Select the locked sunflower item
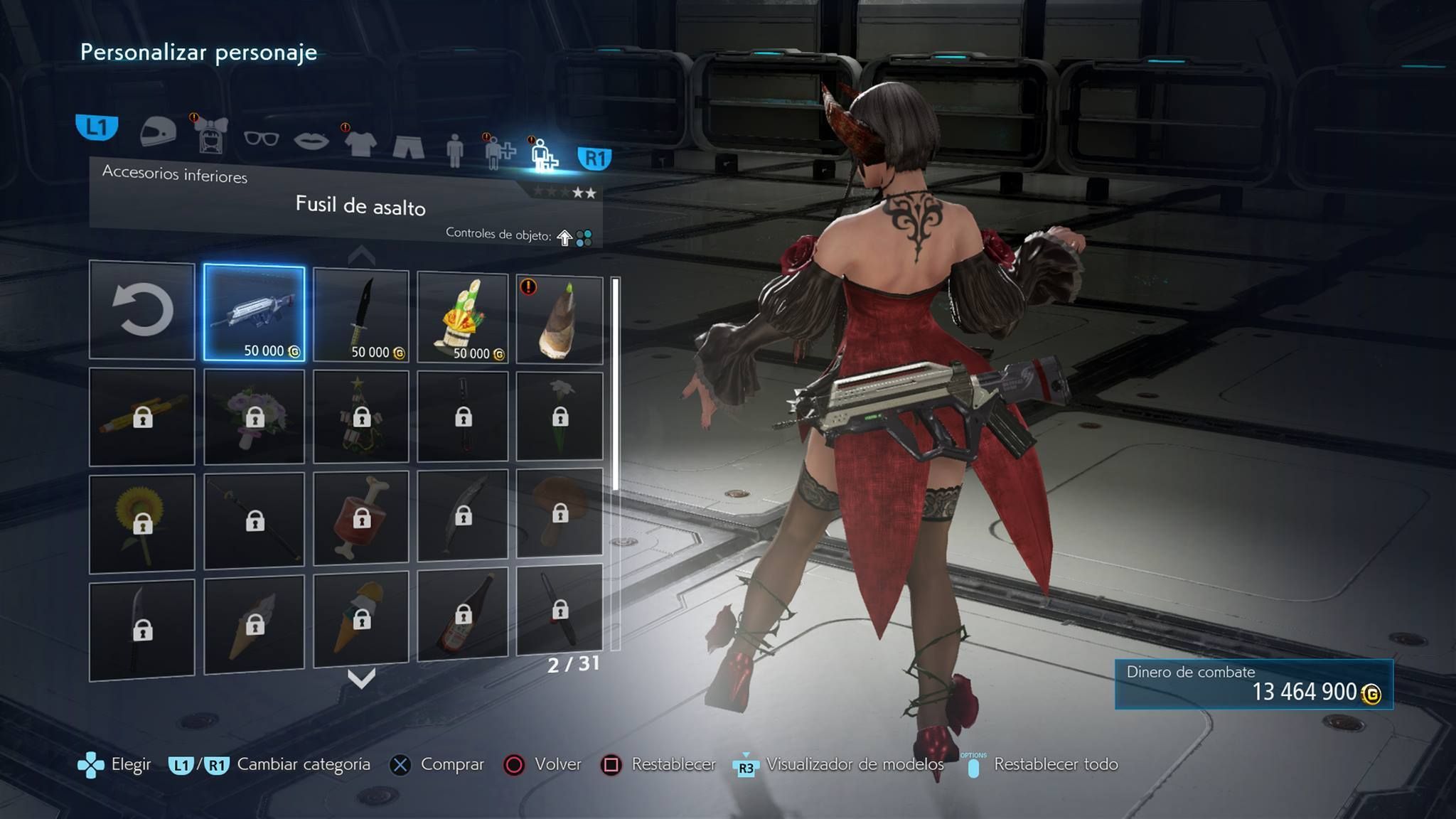The image size is (1456, 819). [142, 523]
